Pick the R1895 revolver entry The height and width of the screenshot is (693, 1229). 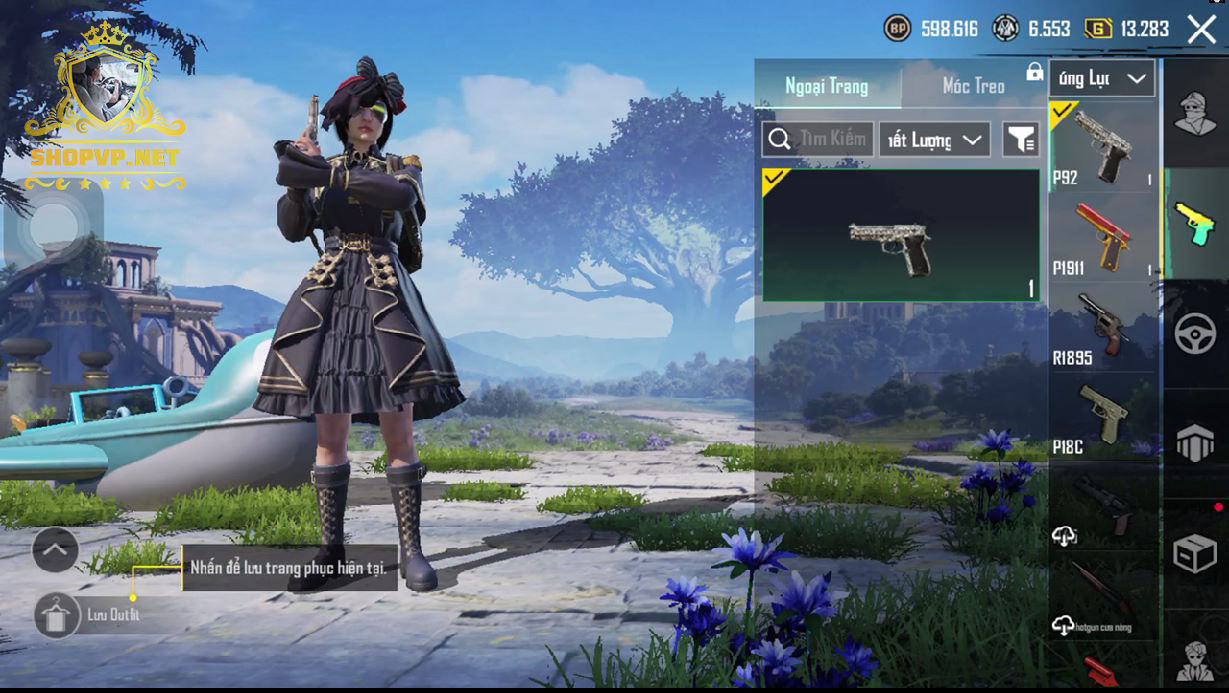[1102, 326]
